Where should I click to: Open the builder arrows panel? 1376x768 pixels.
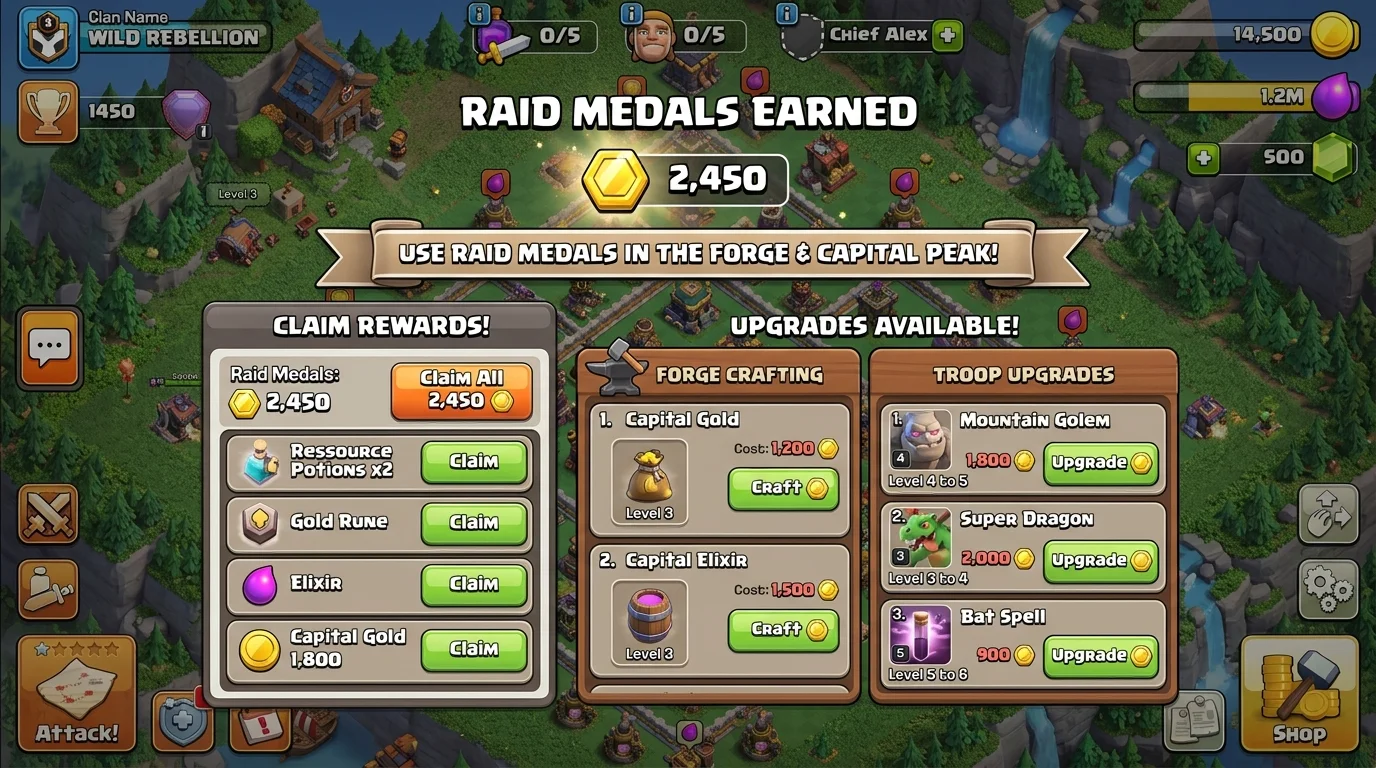pos(1327,516)
